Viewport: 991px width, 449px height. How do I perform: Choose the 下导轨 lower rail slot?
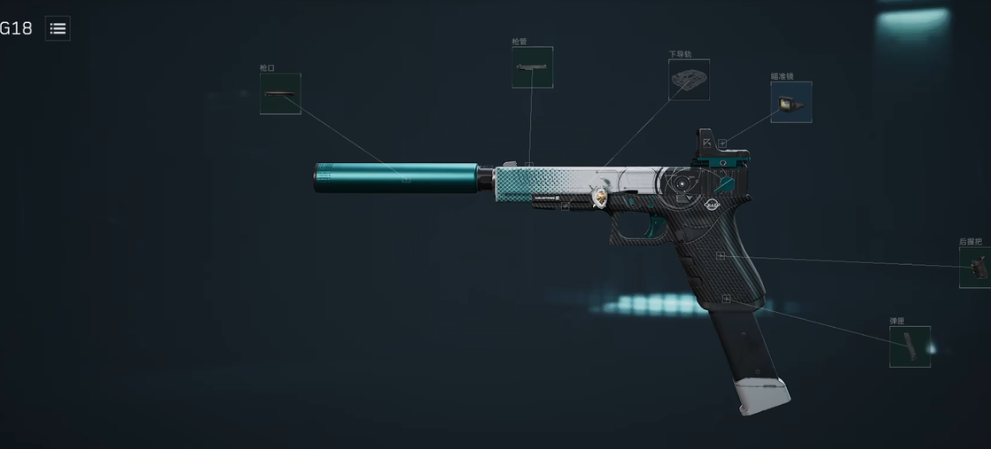click(688, 79)
